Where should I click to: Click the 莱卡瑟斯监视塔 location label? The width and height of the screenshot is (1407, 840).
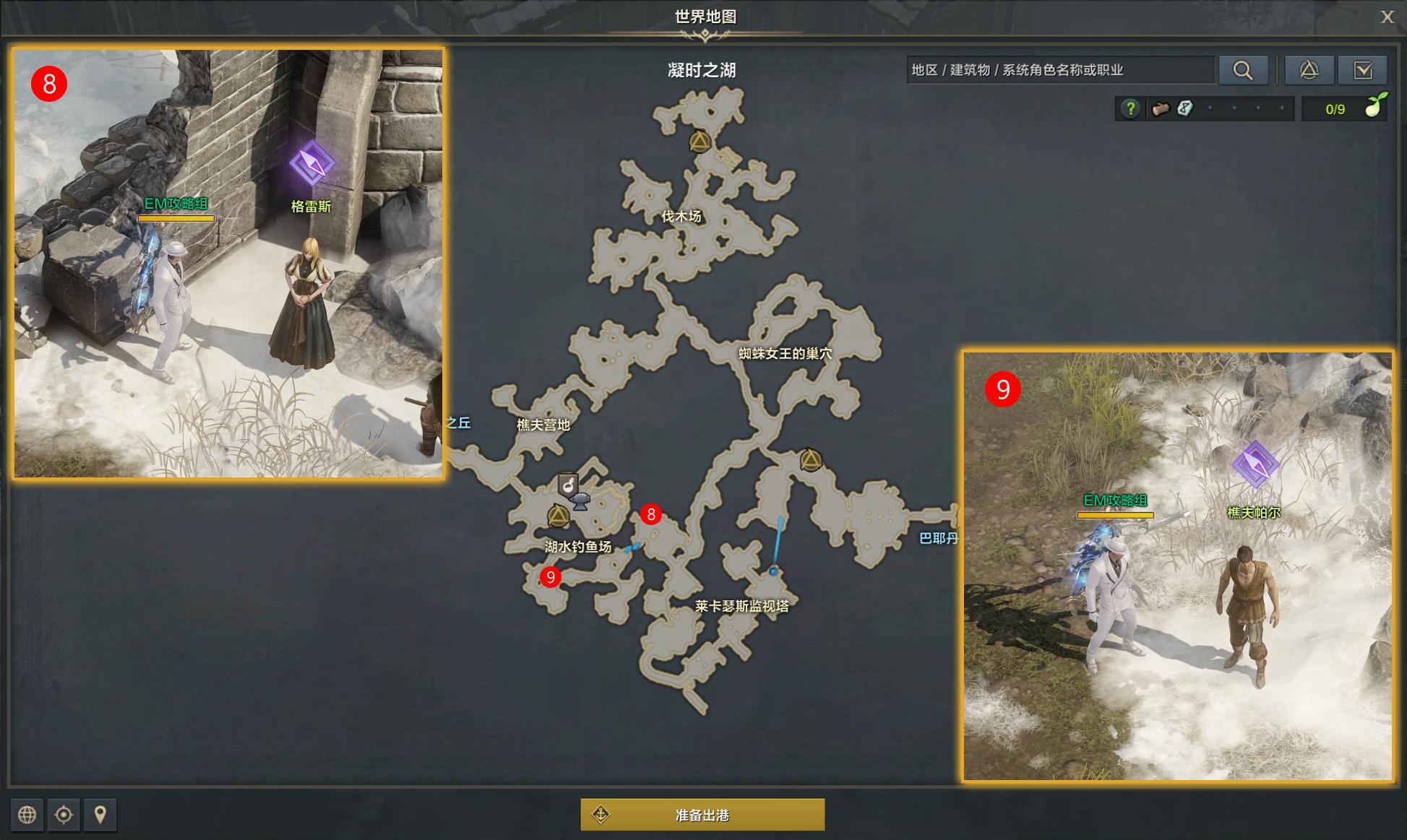(741, 606)
